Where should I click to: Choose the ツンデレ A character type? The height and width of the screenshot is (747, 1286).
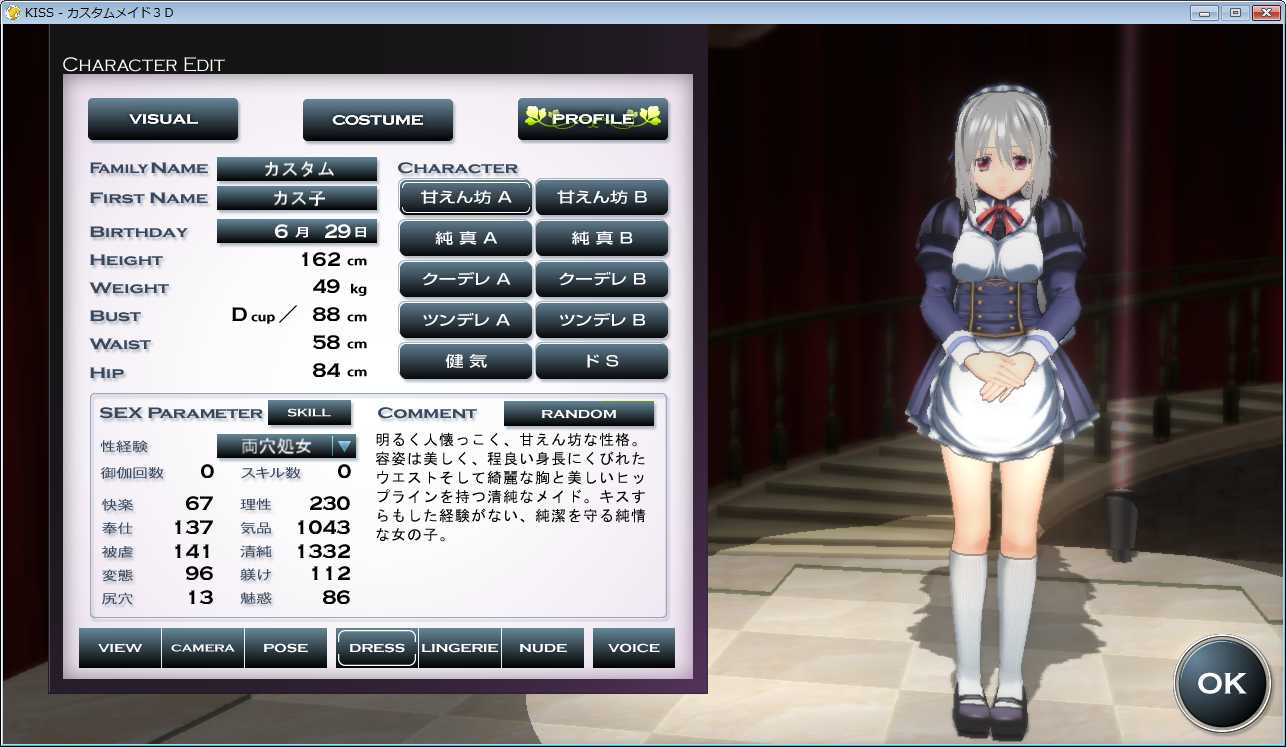(465, 320)
